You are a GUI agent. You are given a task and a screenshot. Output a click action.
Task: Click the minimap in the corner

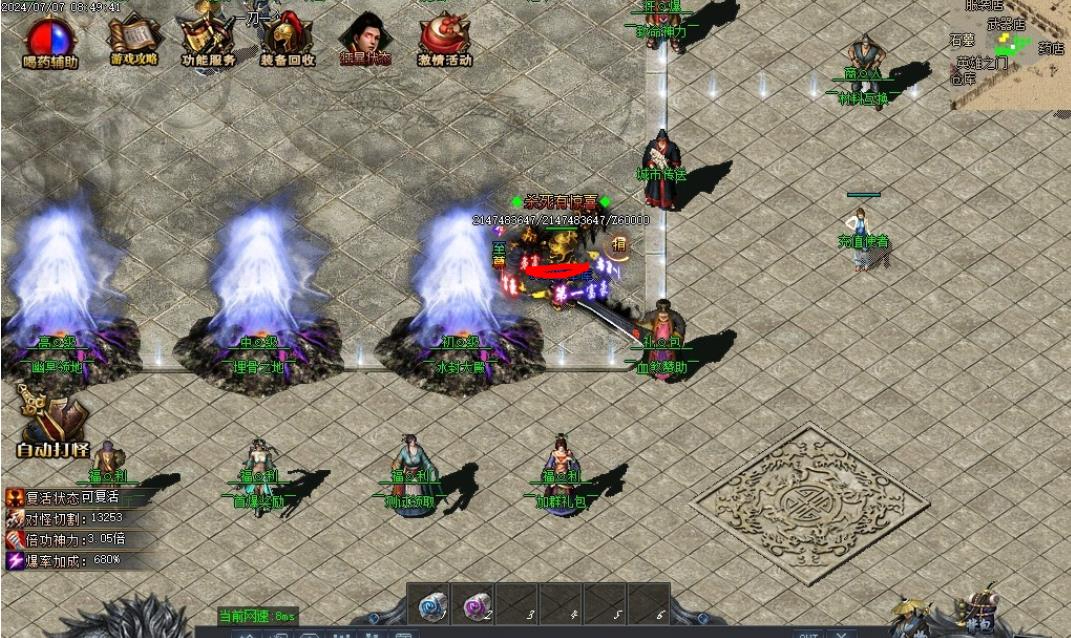pyautogui.click(x=1010, y=50)
